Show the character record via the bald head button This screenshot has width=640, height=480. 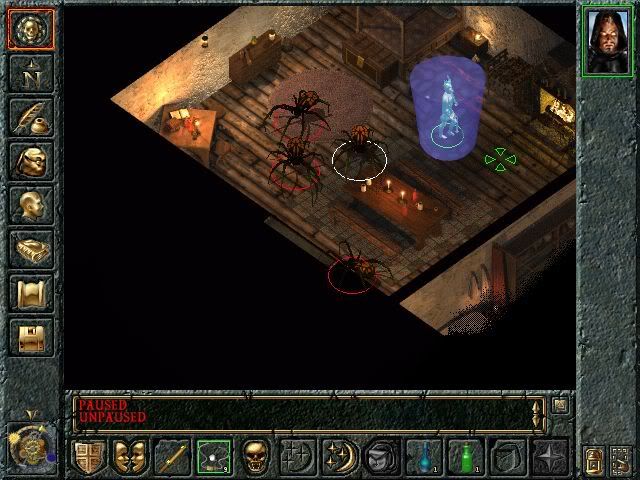(x=30, y=204)
